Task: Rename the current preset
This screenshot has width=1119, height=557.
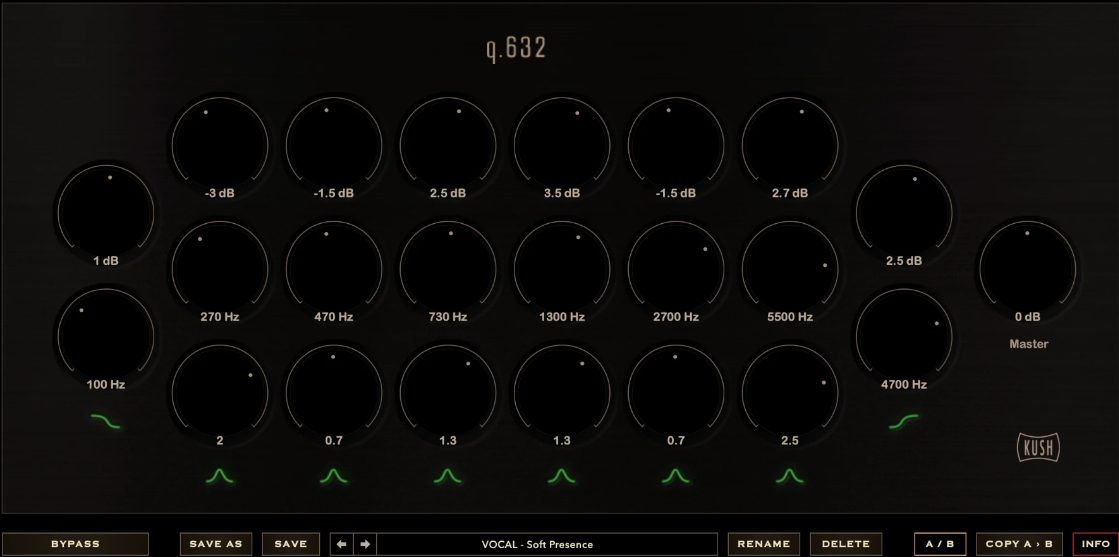Action: [x=764, y=544]
